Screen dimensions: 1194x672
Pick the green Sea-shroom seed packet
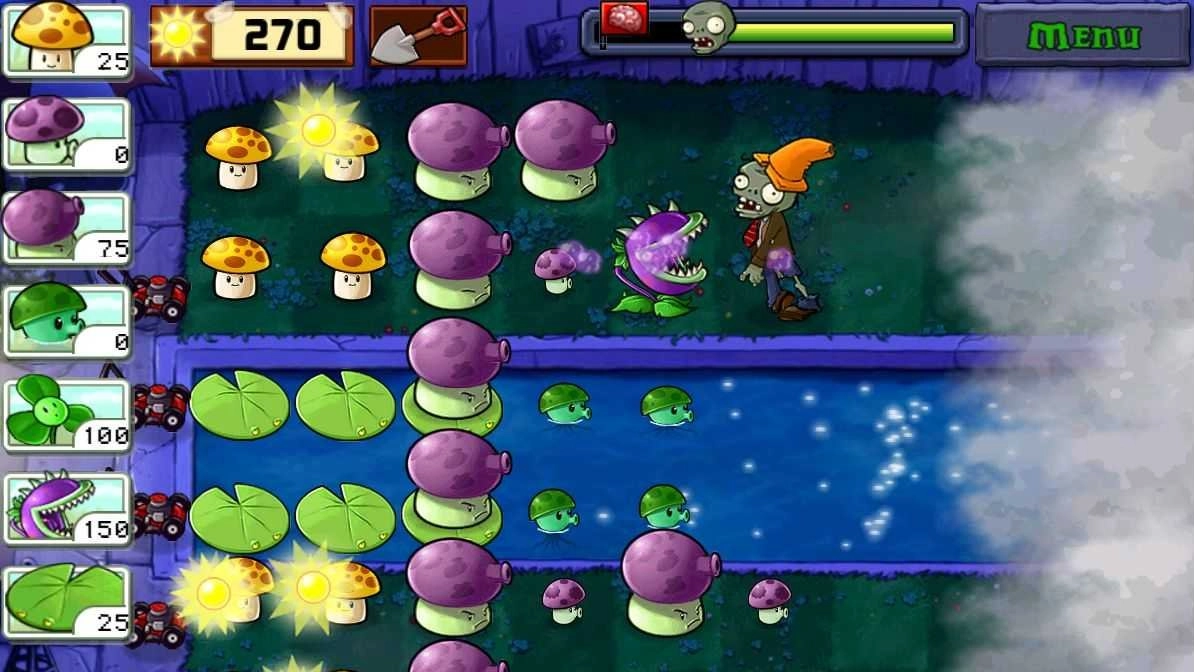68,320
